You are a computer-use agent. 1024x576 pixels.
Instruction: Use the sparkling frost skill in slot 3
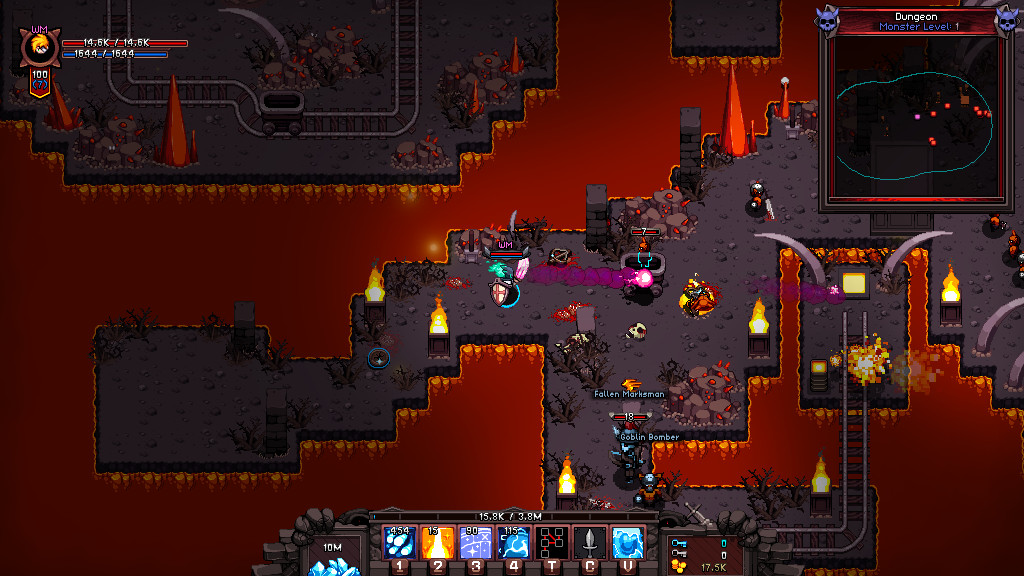475,543
